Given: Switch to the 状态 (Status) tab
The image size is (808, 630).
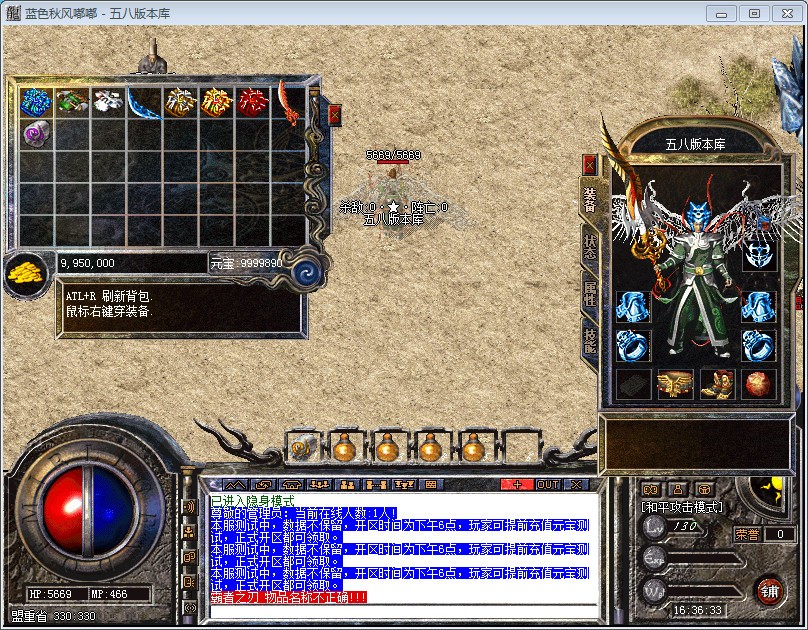Looking at the screenshot, I should click(590, 249).
